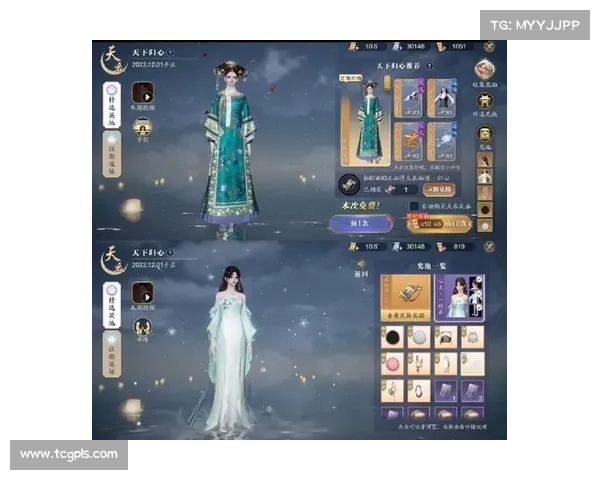Click the 兑换 exchange button

coord(439,187)
